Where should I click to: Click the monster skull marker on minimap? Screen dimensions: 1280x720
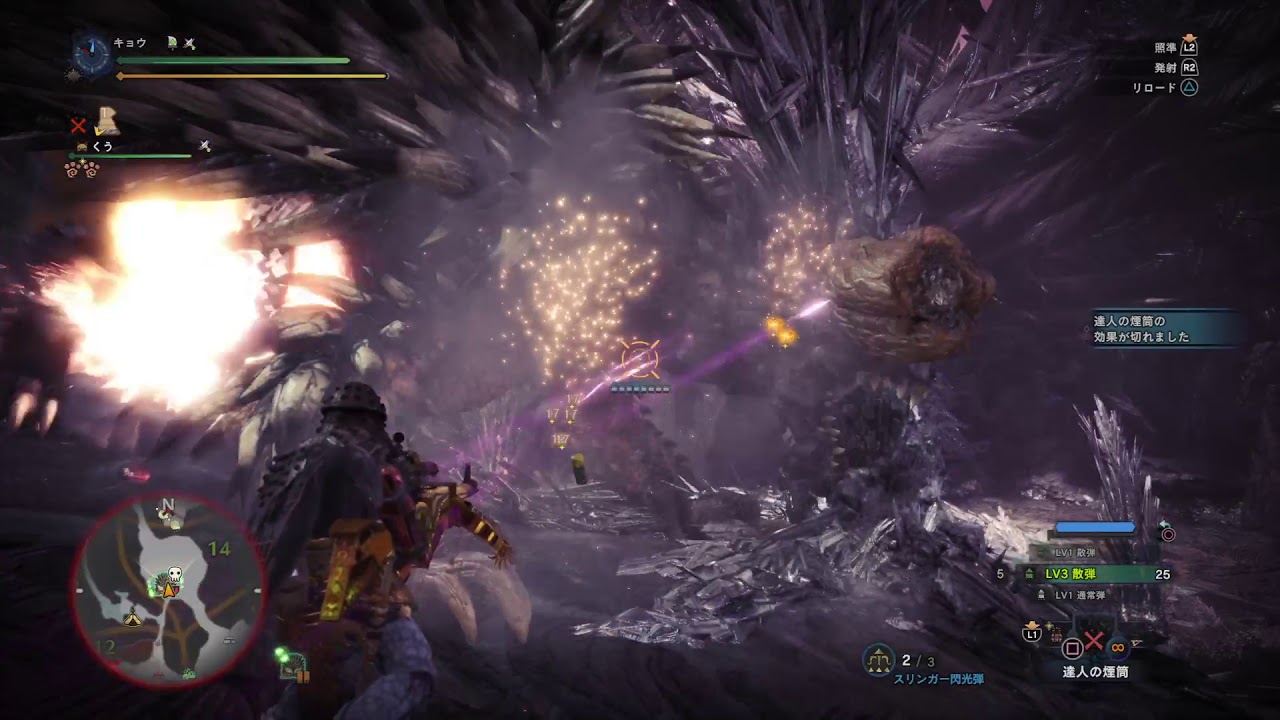[x=174, y=574]
